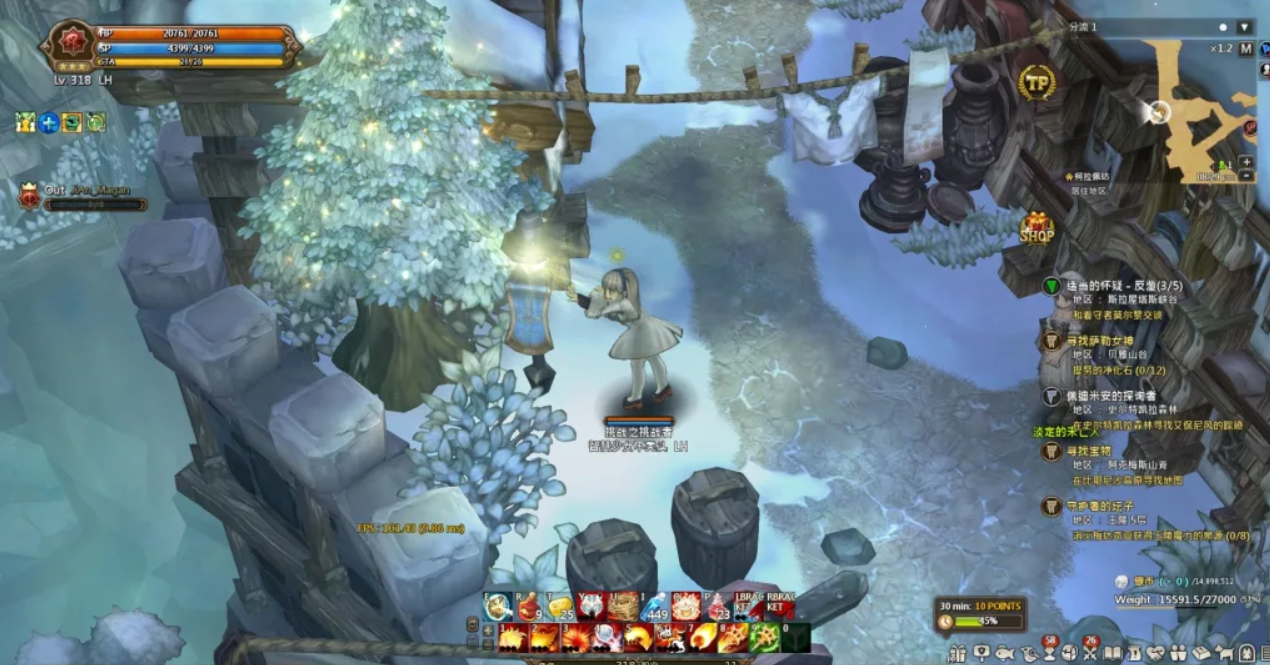Open the channel dropdown arrow above minimap
1270x665 pixels.
tap(1244, 27)
